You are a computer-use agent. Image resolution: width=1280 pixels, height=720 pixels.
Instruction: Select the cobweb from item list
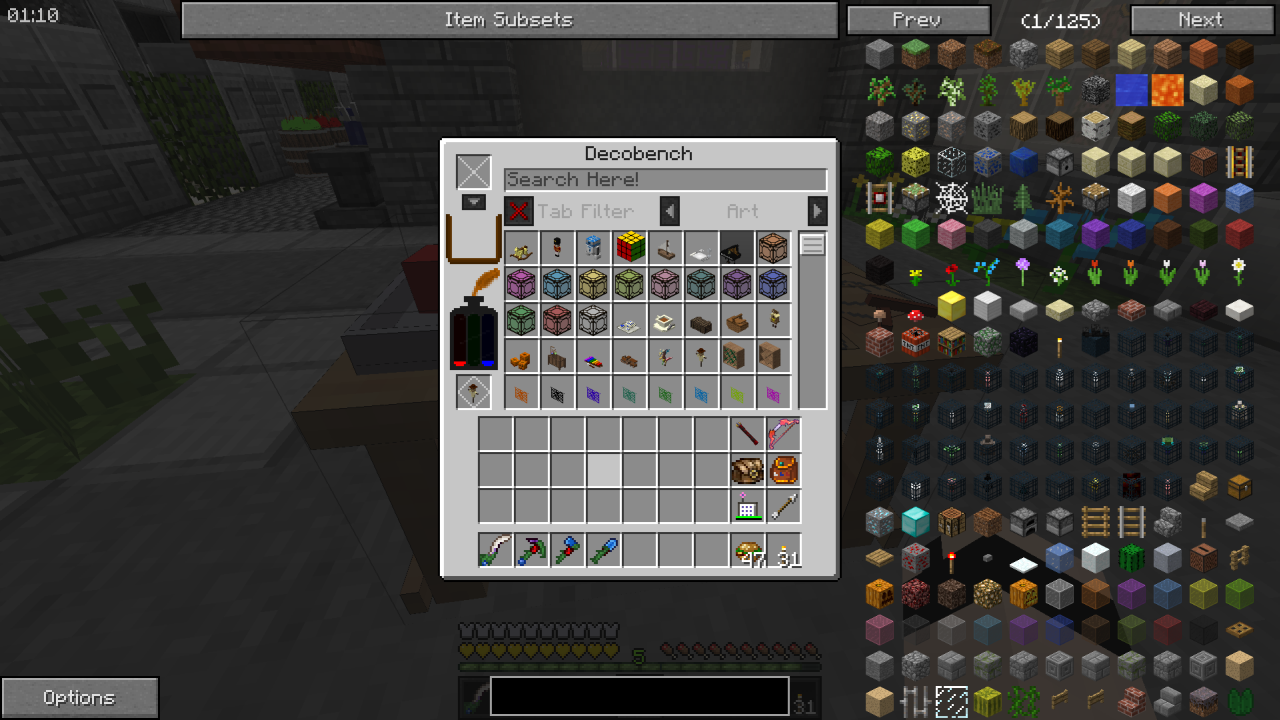coord(951,198)
